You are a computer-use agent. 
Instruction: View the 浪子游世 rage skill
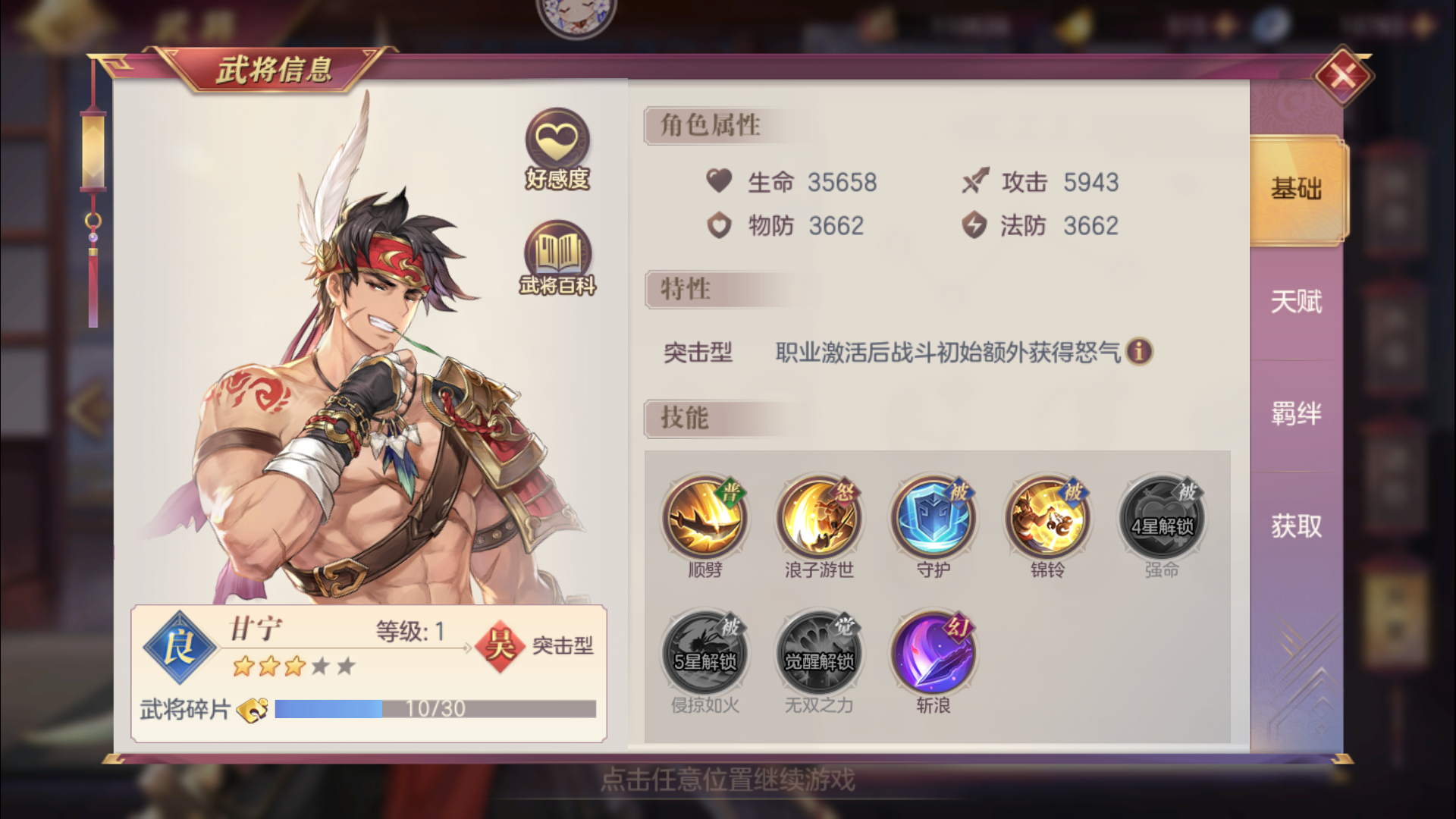819,518
